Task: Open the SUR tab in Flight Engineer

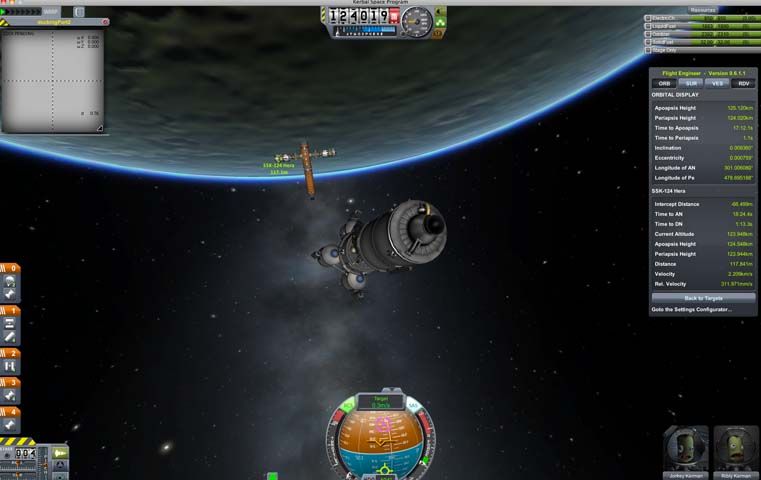Action: click(690, 83)
